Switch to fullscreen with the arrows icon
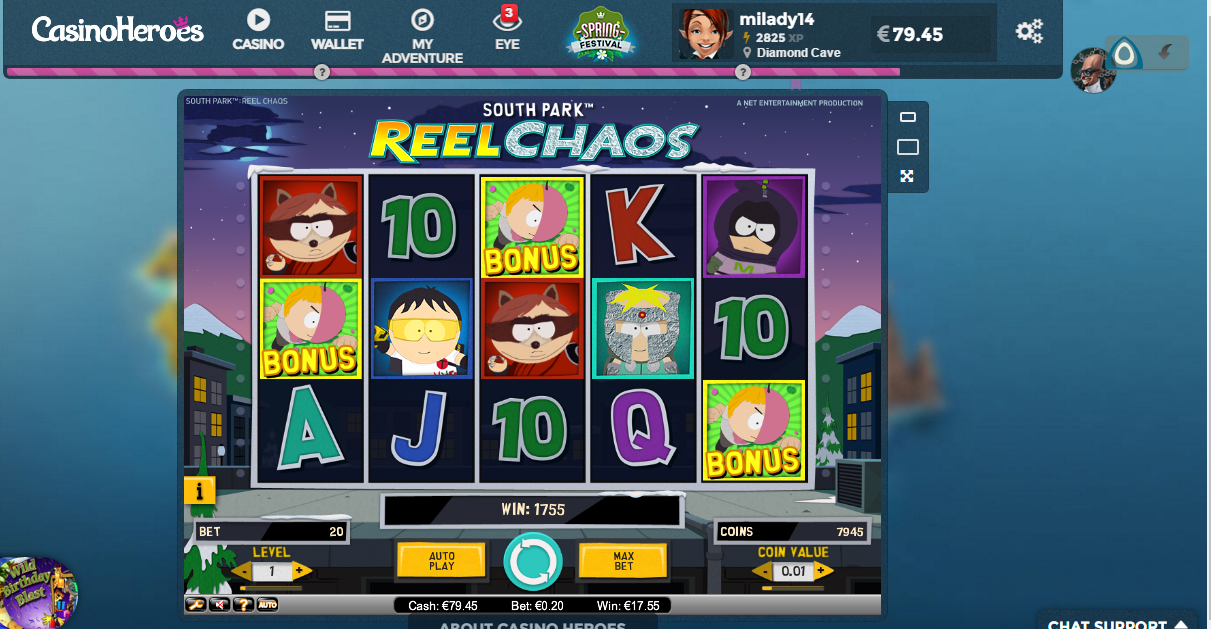 coord(907,177)
